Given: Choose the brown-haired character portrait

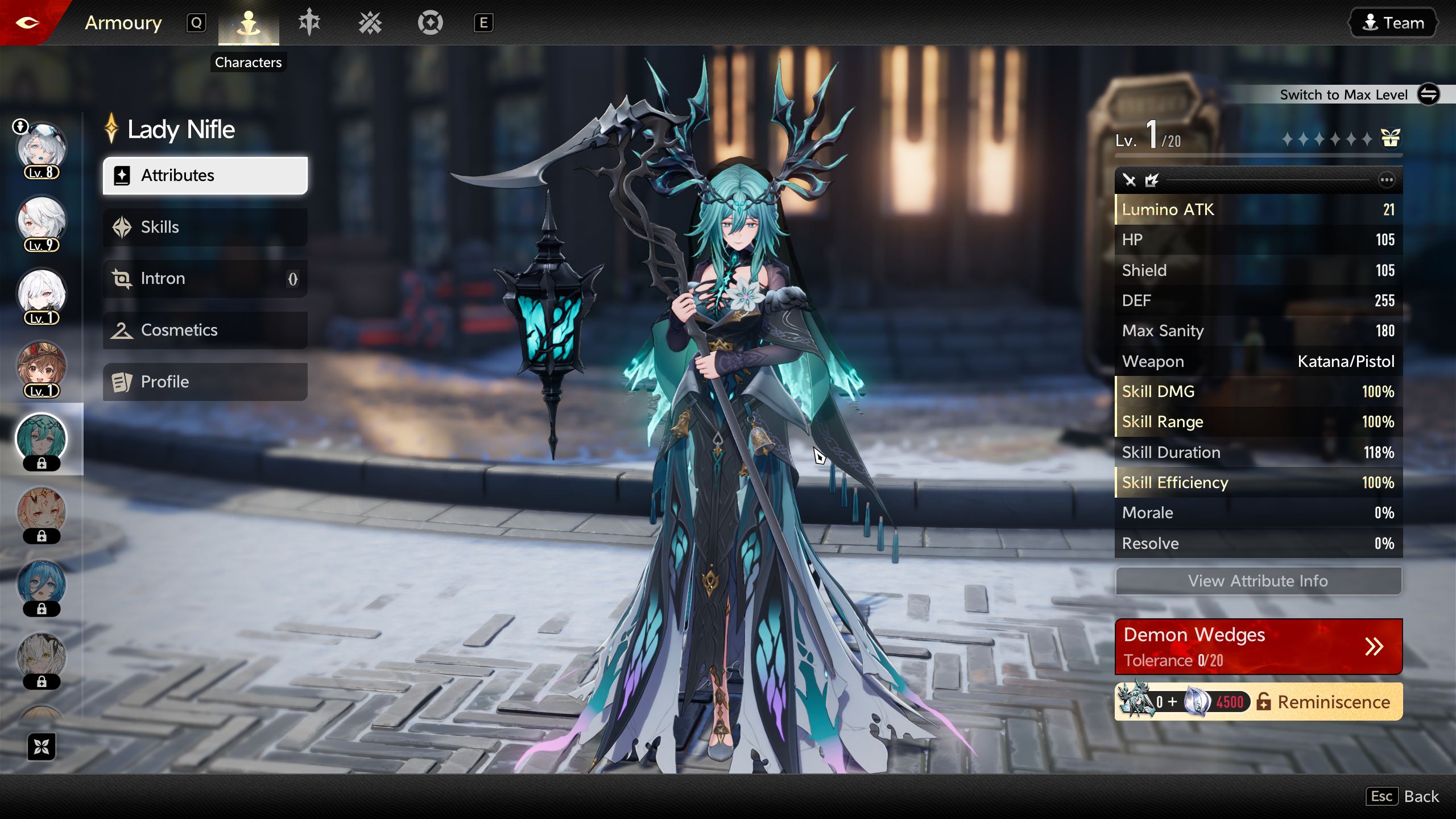Looking at the screenshot, I should pyautogui.click(x=42, y=367).
